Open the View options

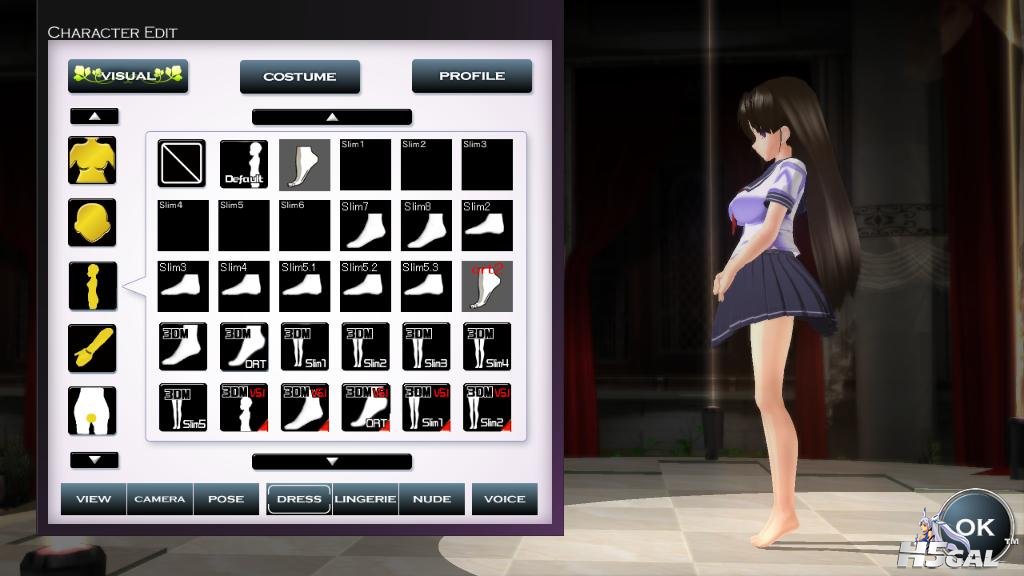click(x=94, y=499)
